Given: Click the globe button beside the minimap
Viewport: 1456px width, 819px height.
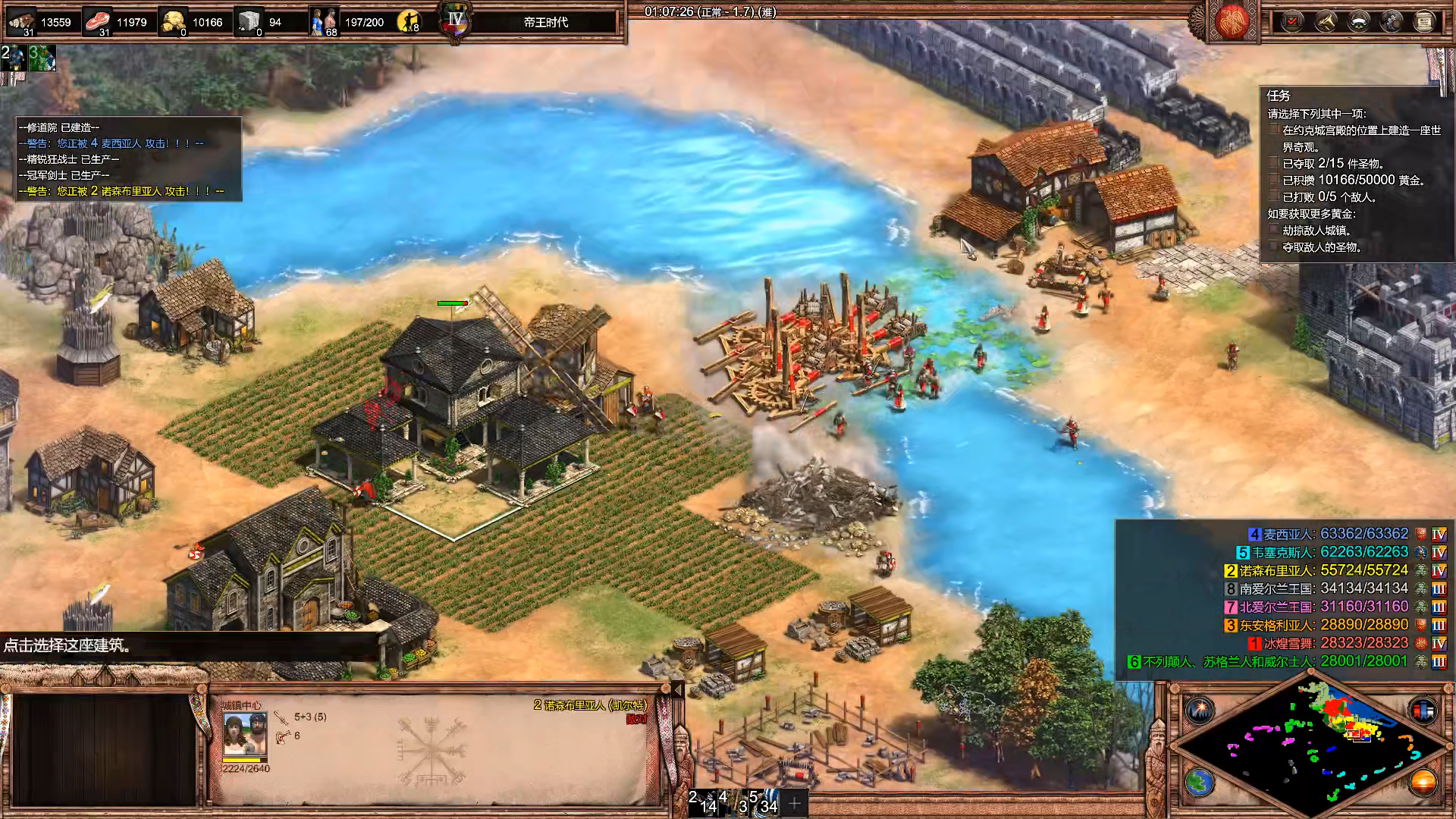Looking at the screenshot, I should pos(1200,782).
